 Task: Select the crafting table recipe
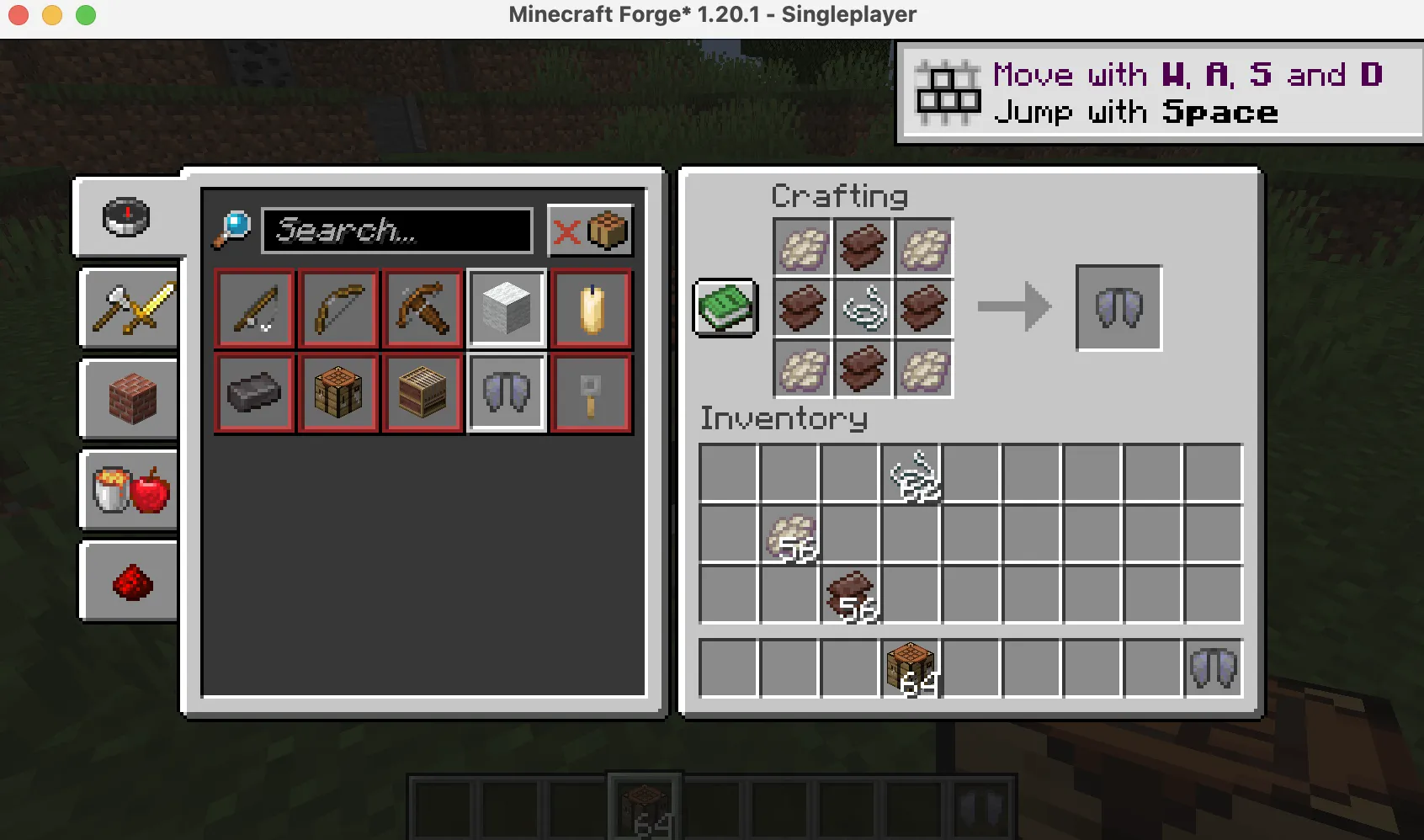click(x=338, y=392)
